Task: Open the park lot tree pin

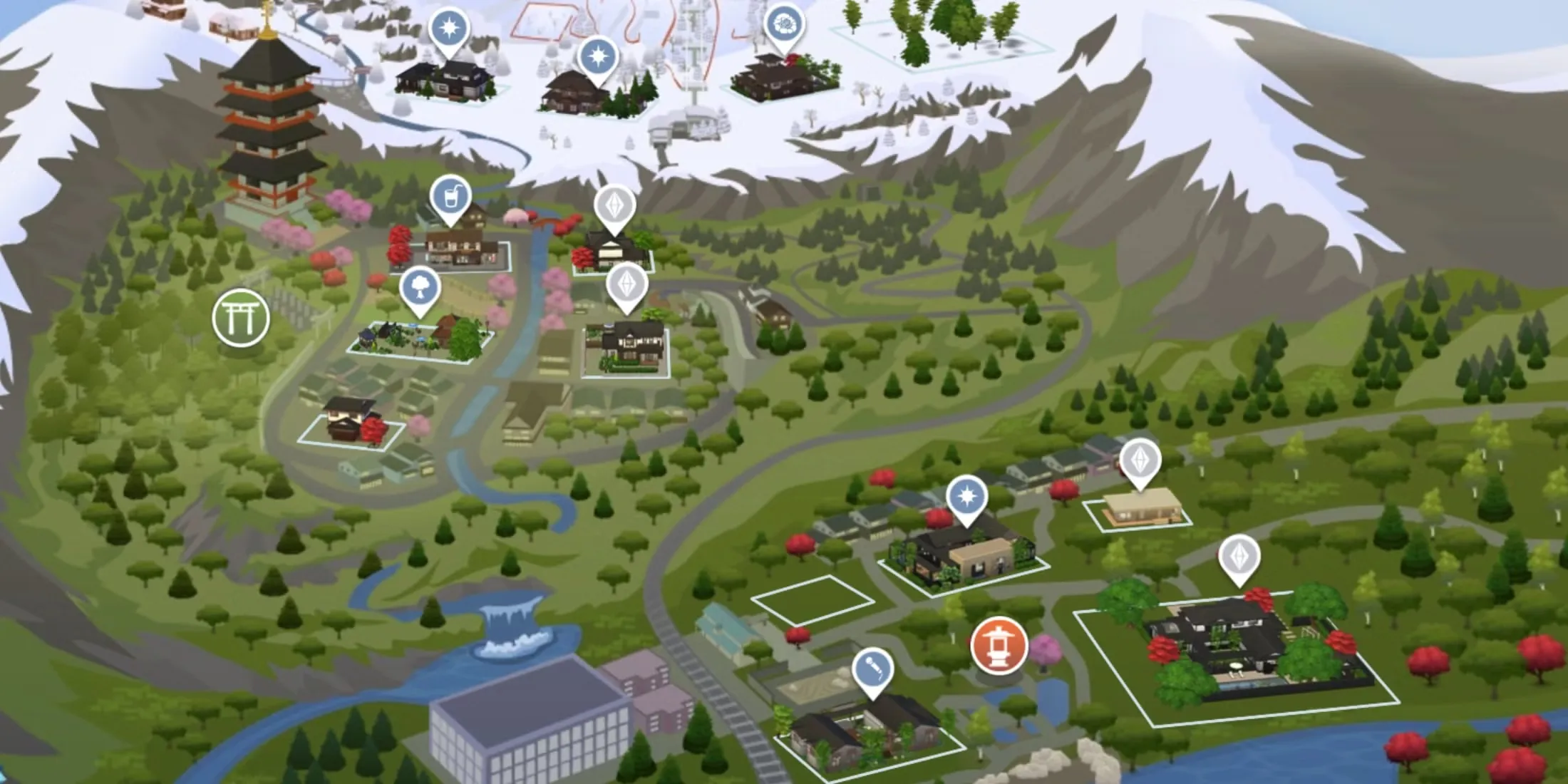Action: (420, 287)
